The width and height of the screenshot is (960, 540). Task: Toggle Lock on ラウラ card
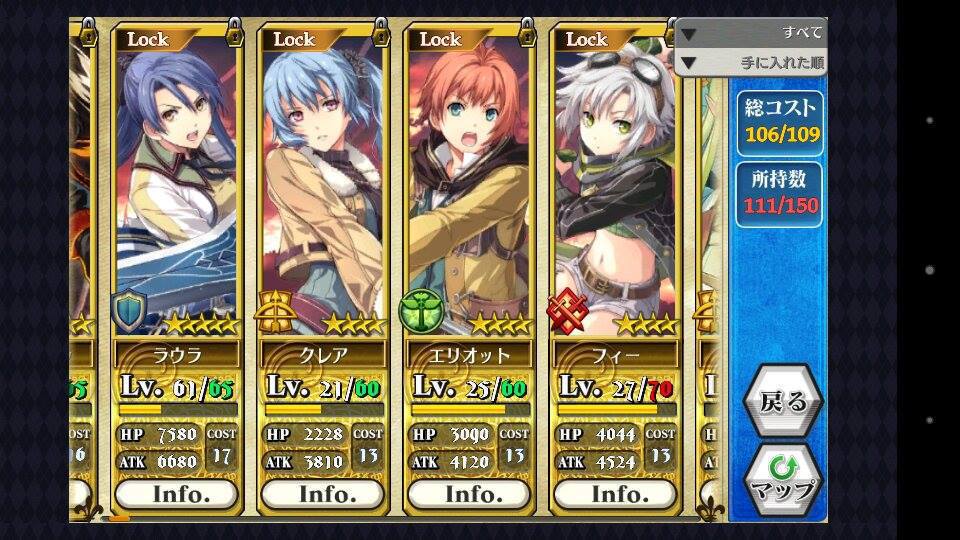148,39
